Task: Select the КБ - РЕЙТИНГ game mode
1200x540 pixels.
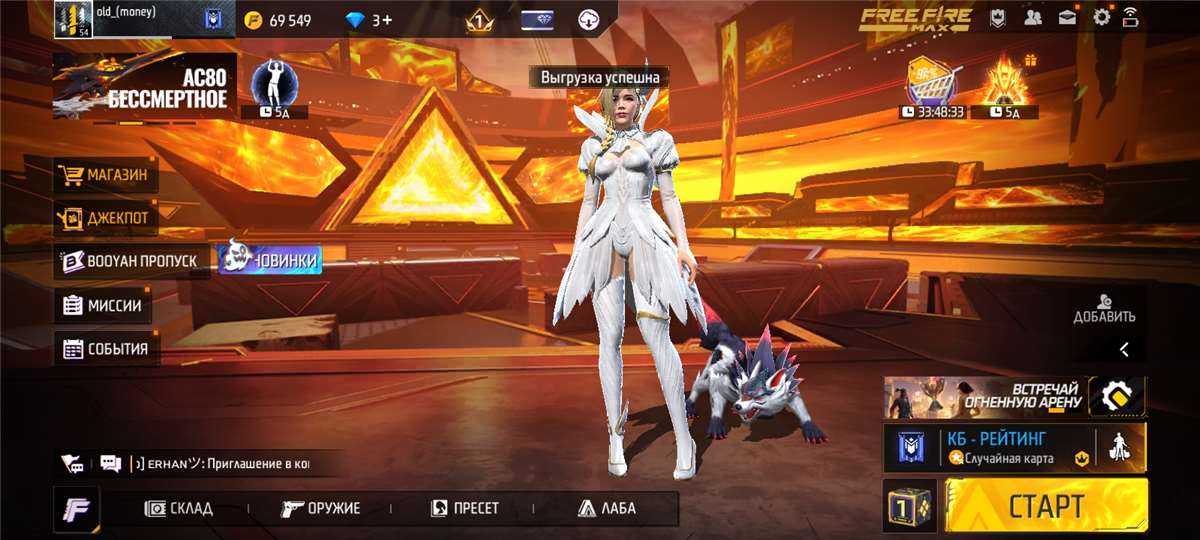Action: pyautogui.click(x=1010, y=446)
